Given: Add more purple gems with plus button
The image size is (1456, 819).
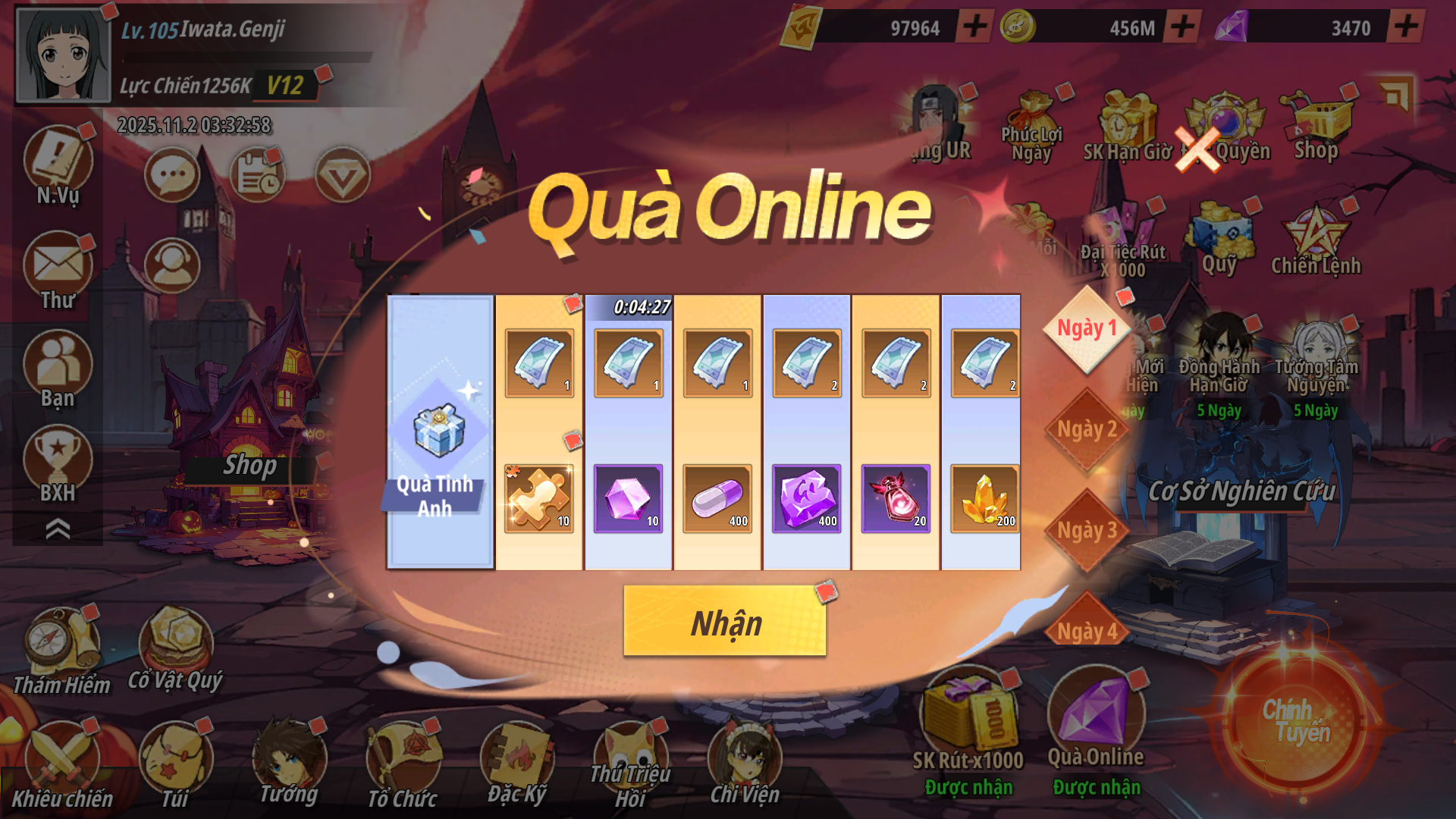Looking at the screenshot, I should 1405,27.
